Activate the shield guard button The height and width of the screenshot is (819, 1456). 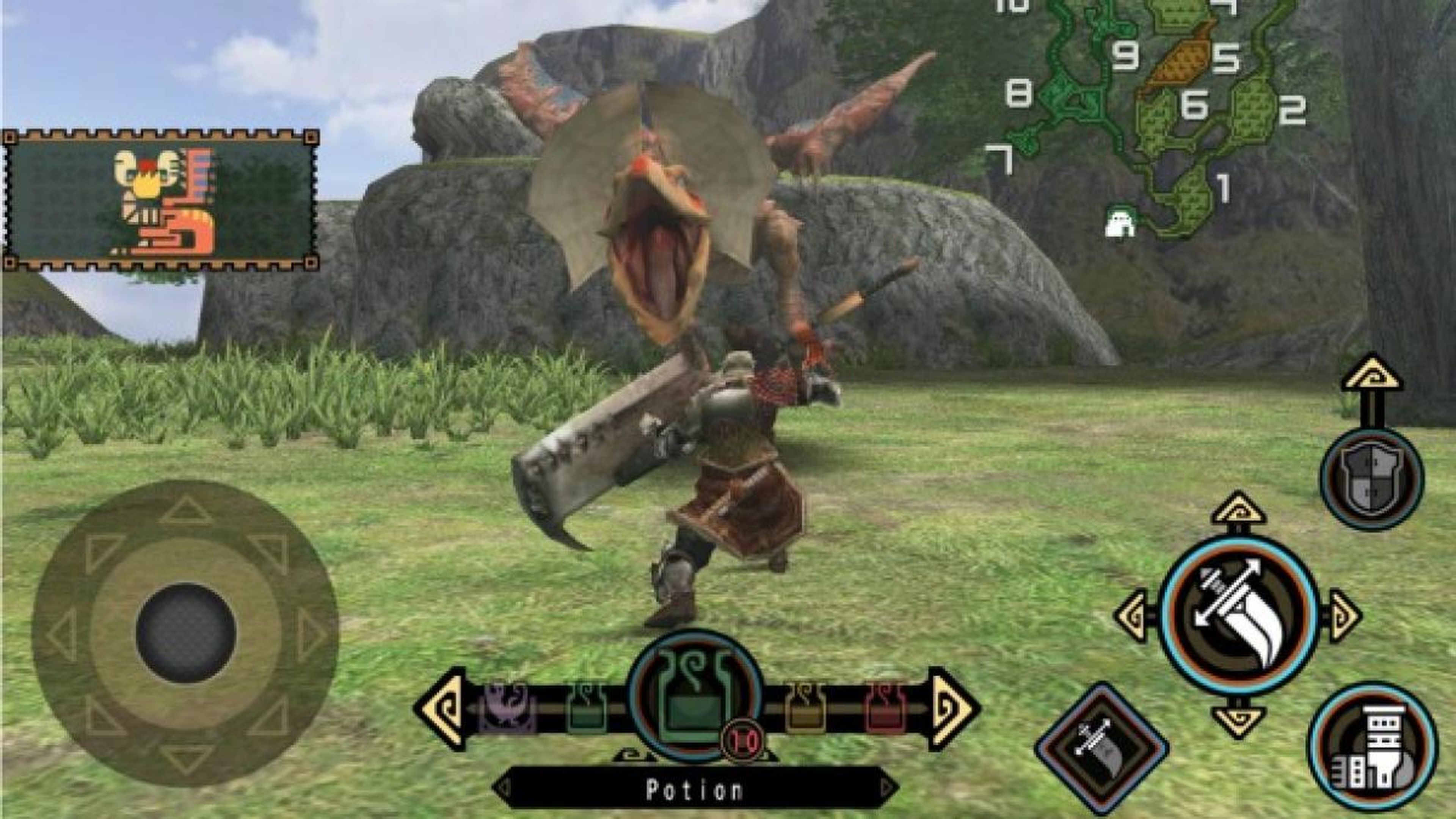click(1372, 478)
